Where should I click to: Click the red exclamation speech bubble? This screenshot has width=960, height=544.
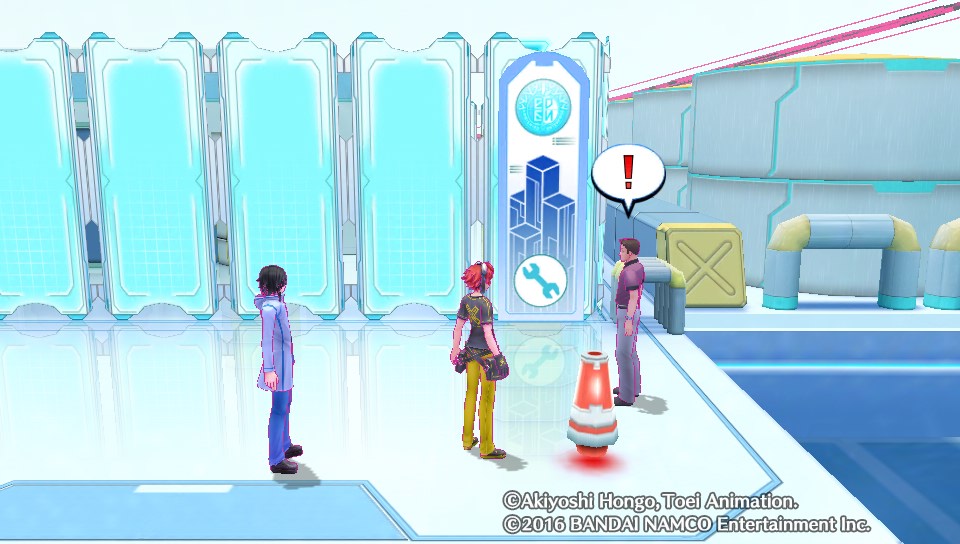click(x=628, y=176)
